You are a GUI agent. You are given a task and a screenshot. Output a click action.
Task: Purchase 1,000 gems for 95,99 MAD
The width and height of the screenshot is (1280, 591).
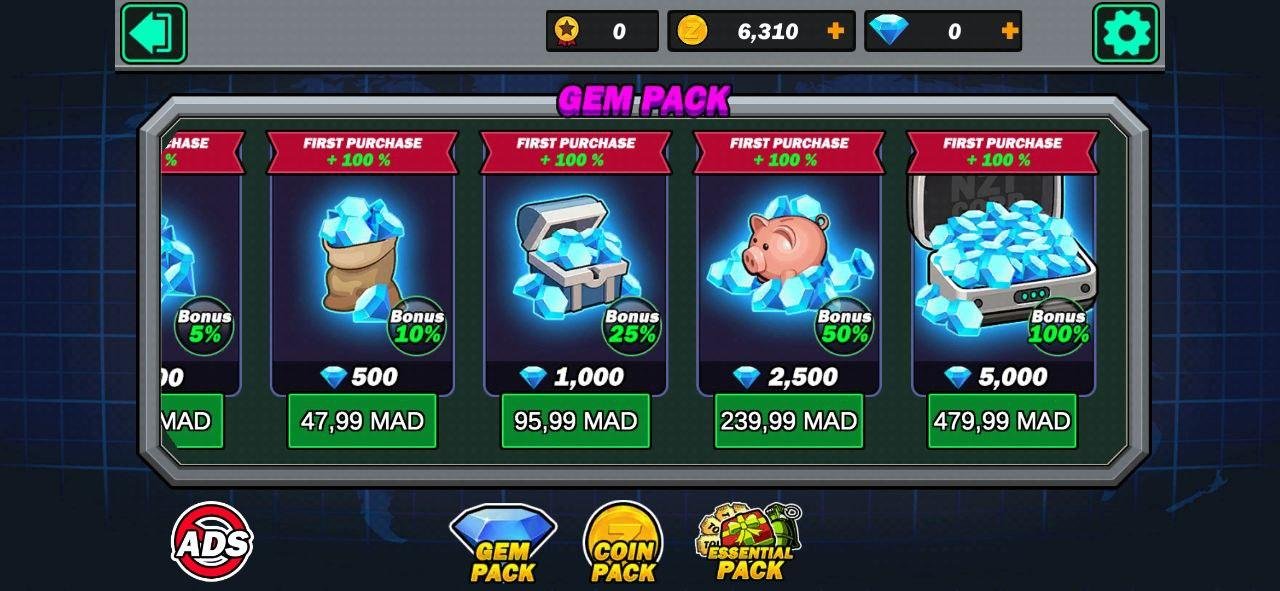(x=575, y=421)
